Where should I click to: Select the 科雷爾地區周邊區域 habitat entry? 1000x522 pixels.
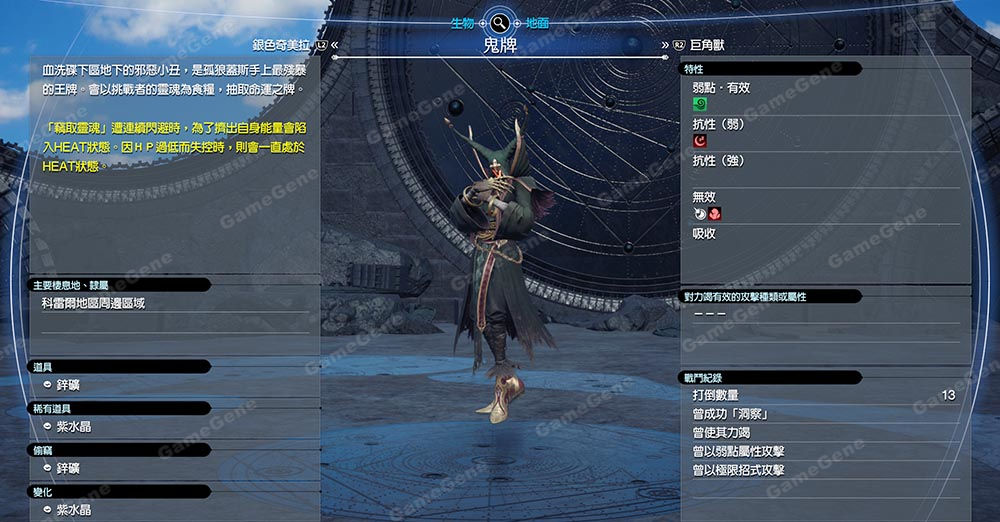point(93,303)
